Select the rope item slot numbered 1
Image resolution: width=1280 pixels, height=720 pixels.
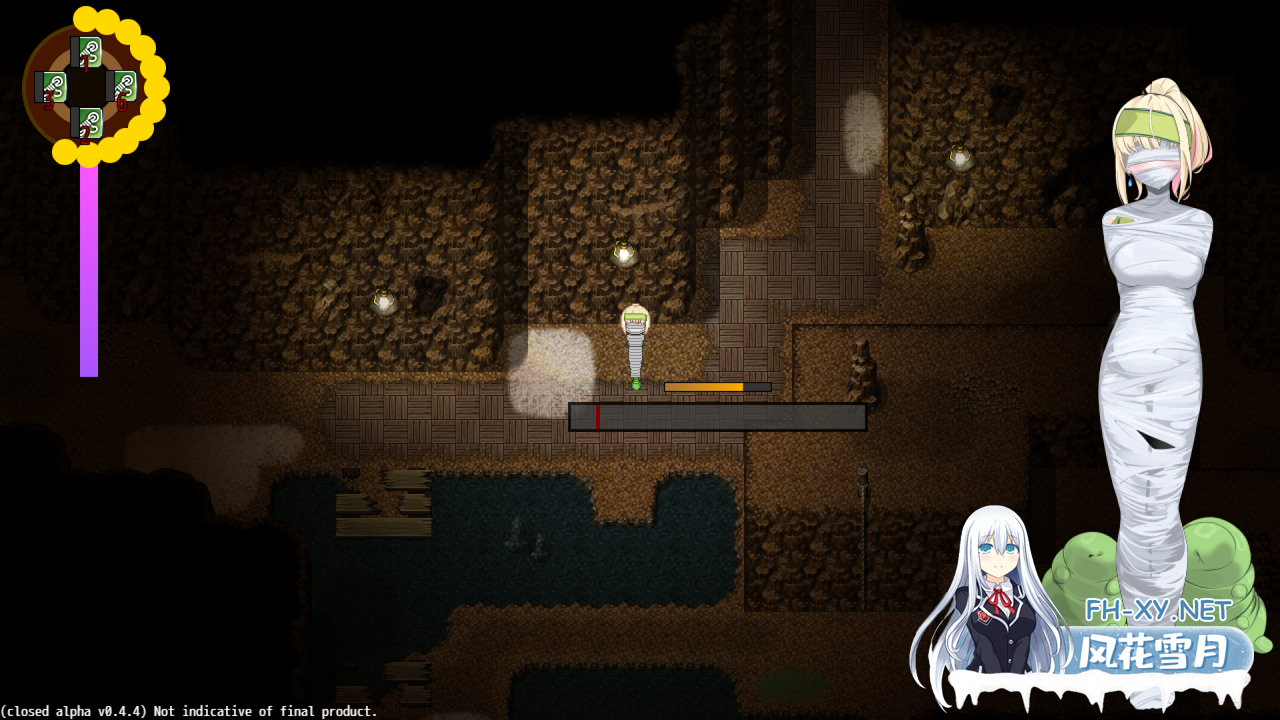pyautogui.click(x=88, y=52)
